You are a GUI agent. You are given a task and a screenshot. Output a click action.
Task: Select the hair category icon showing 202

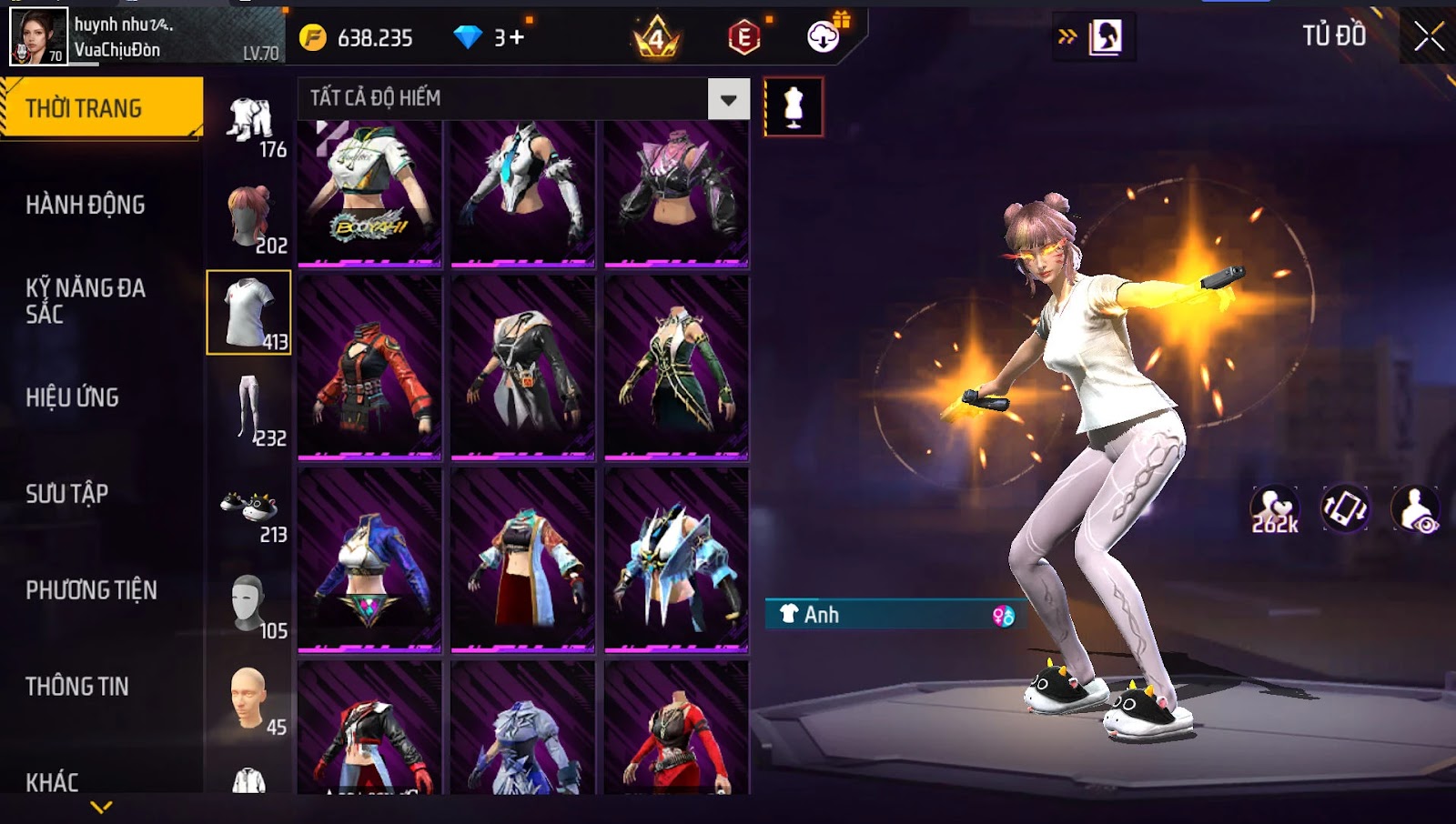point(249,216)
